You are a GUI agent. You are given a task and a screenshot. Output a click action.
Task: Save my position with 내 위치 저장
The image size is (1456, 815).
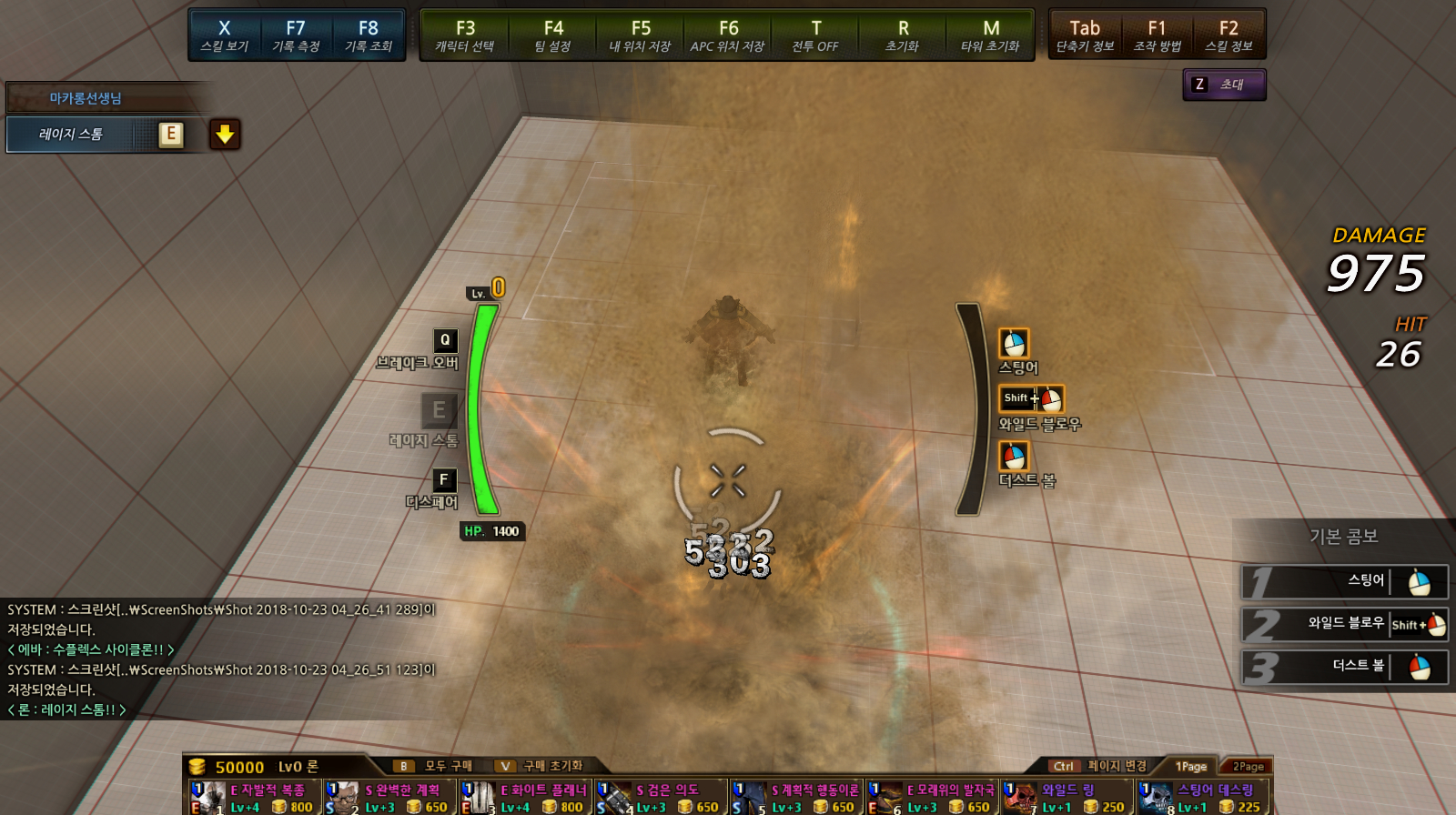pos(641,35)
